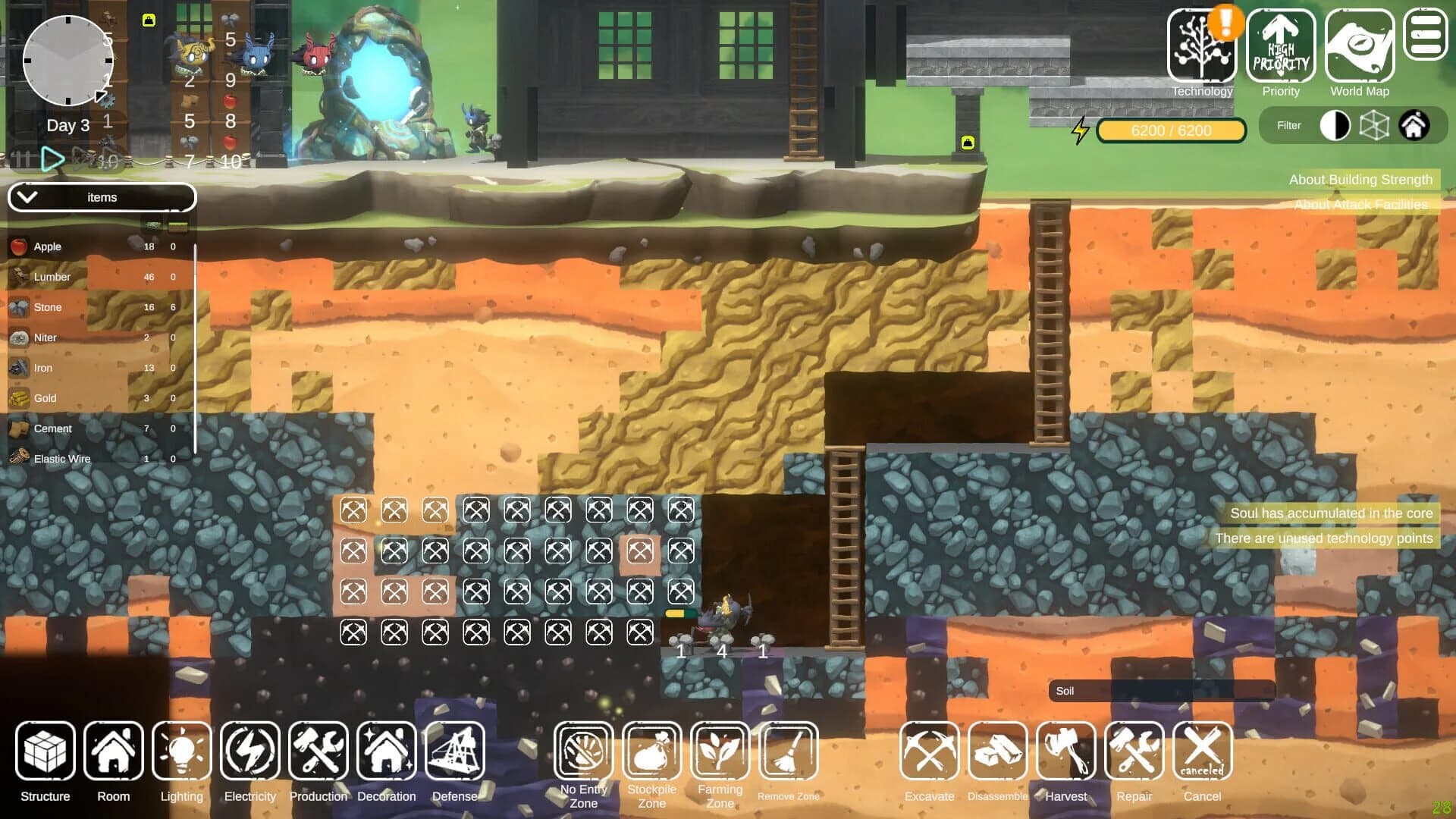Image resolution: width=1456 pixels, height=819 pixels.
Task: Open the Technology tree
Action: click(x=1202, y=47)
